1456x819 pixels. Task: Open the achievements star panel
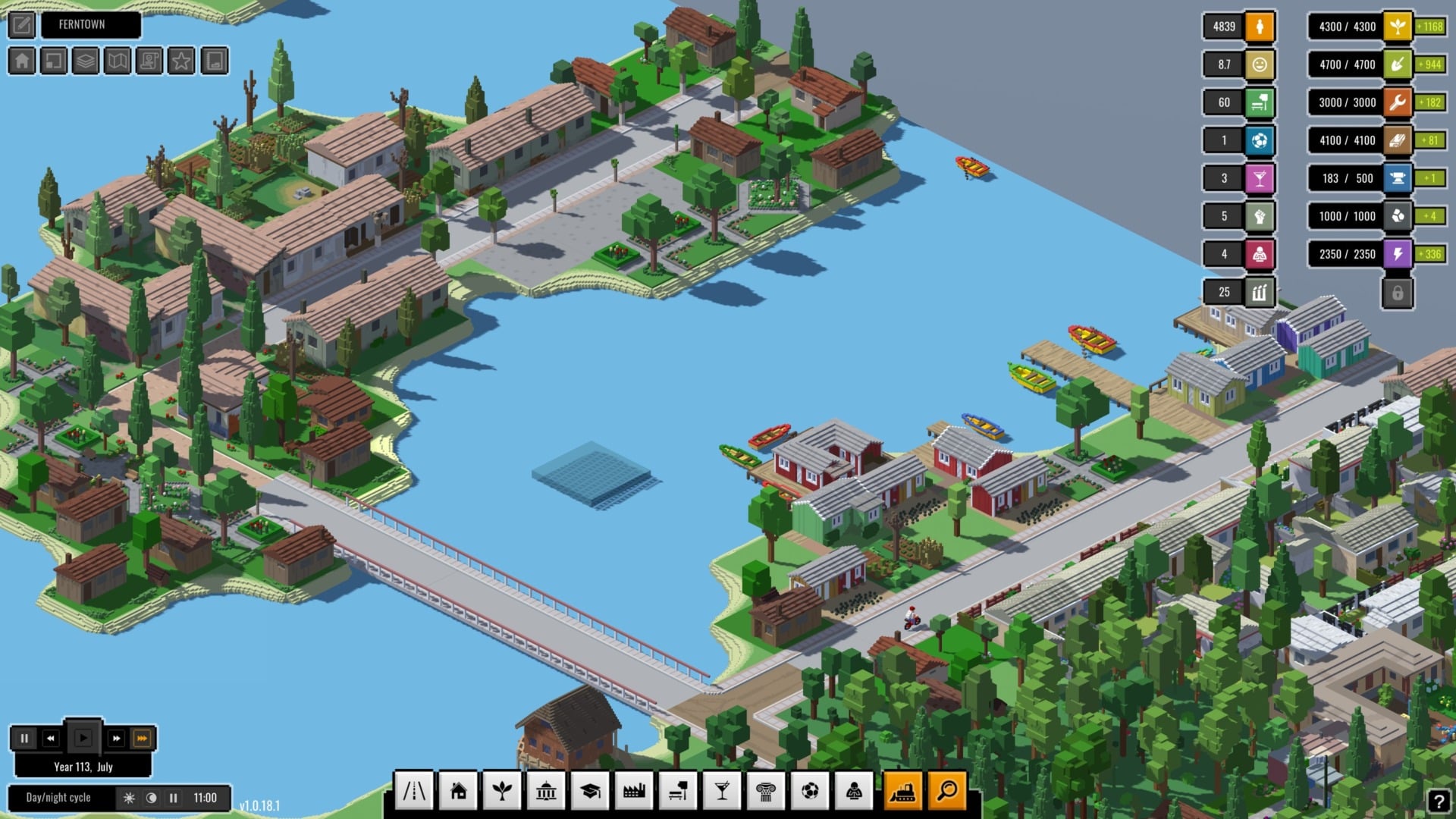click(x=179, y=61)
